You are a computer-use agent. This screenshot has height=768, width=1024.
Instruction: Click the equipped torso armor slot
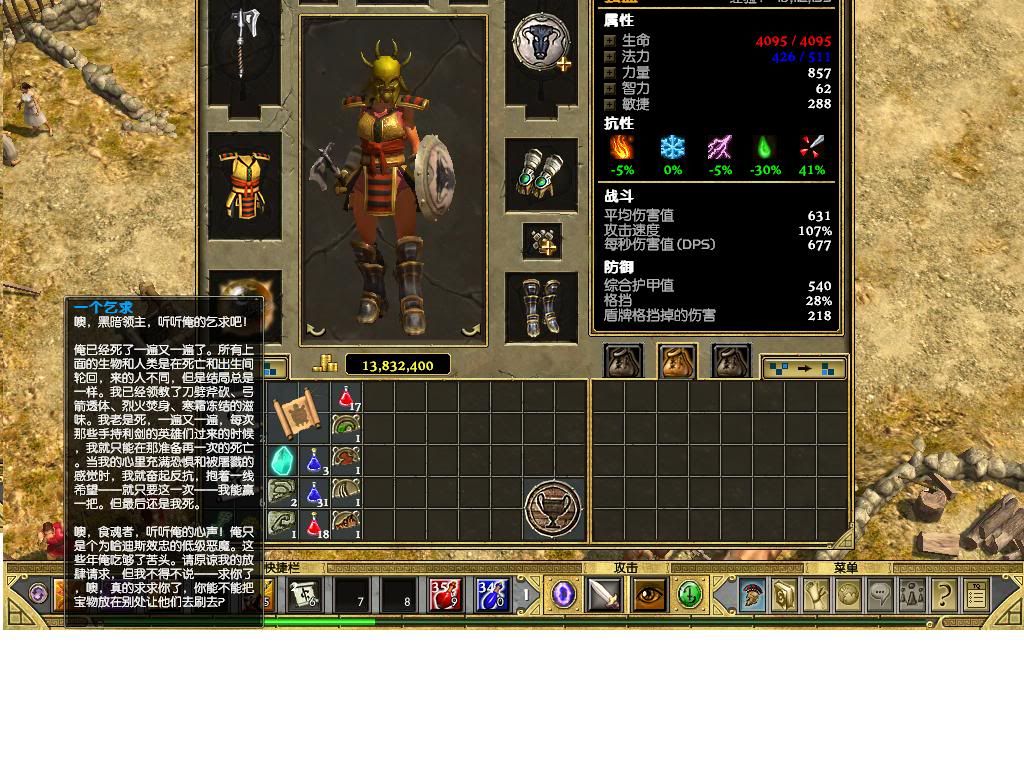(x=245, y=186)
